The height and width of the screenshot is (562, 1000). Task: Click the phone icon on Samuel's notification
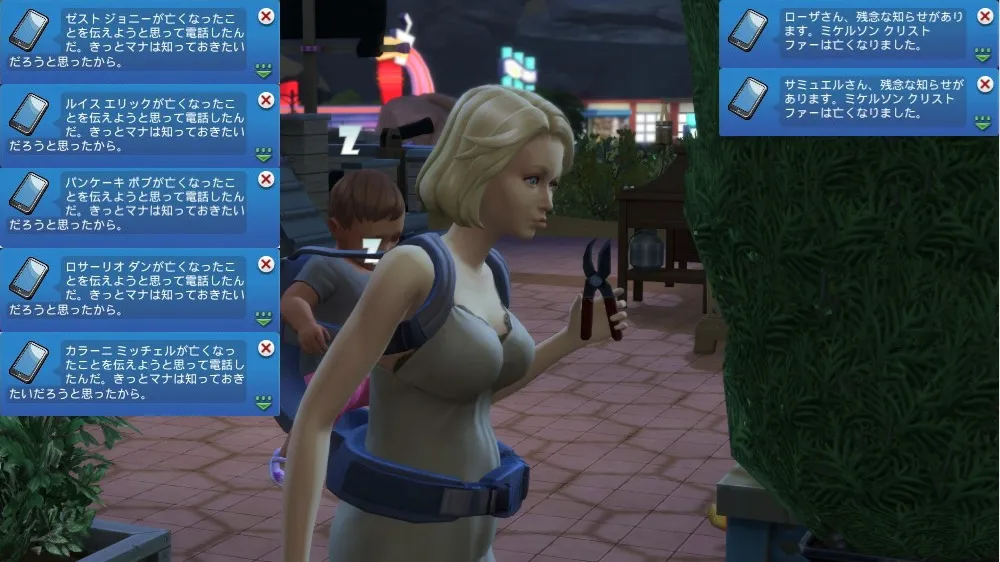[747, 97]
